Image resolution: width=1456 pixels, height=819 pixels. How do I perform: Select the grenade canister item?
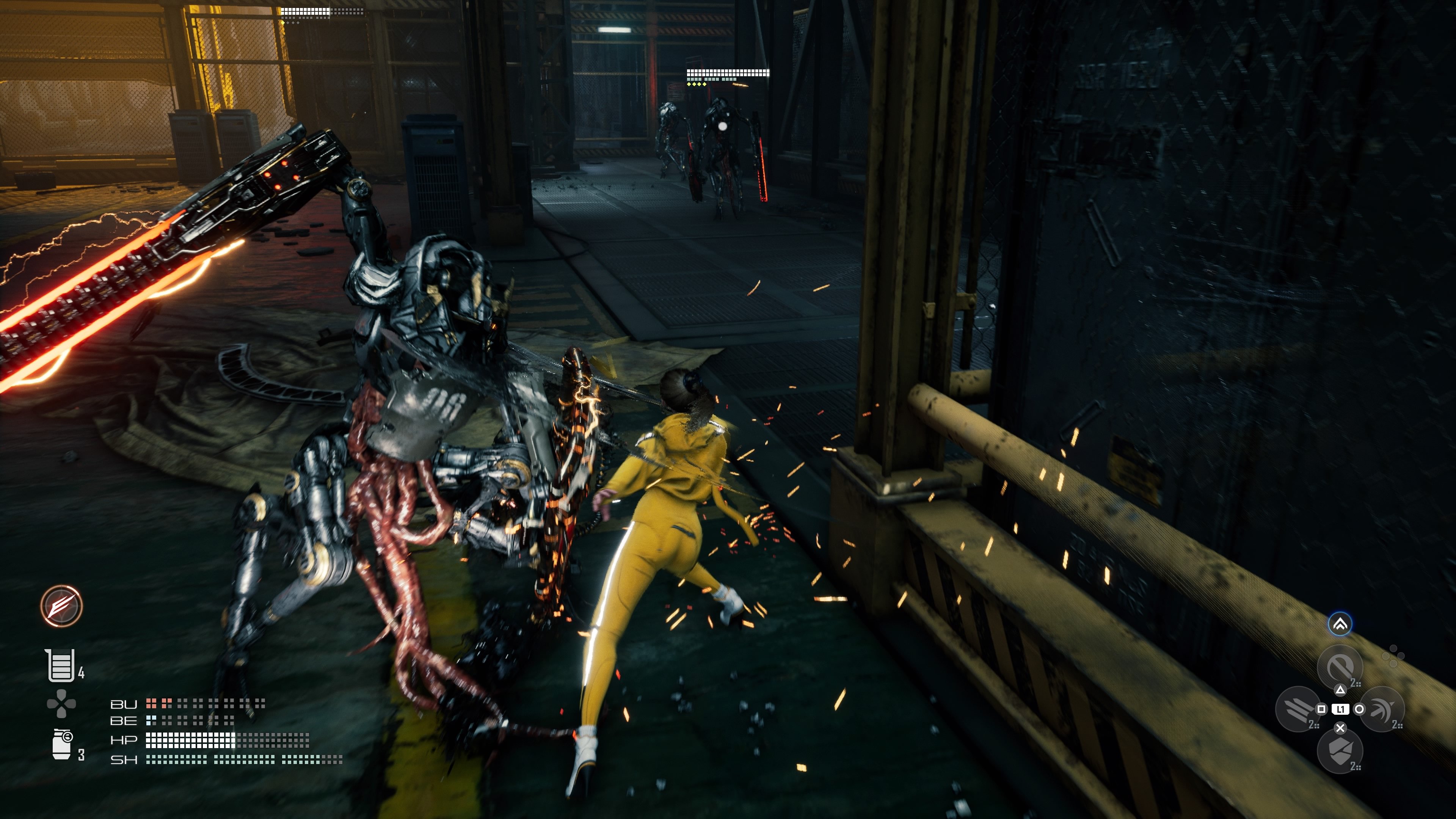tap(61, 744)
